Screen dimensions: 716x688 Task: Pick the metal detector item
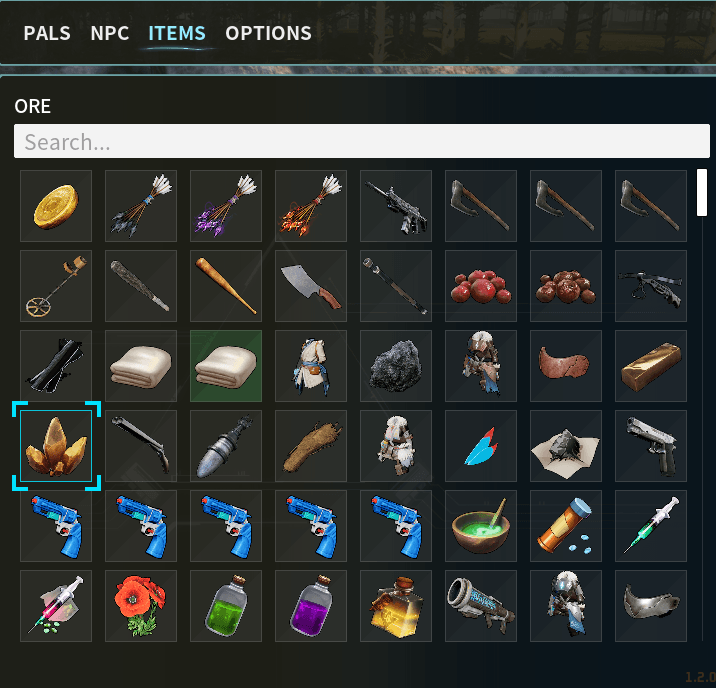point(56,286)
